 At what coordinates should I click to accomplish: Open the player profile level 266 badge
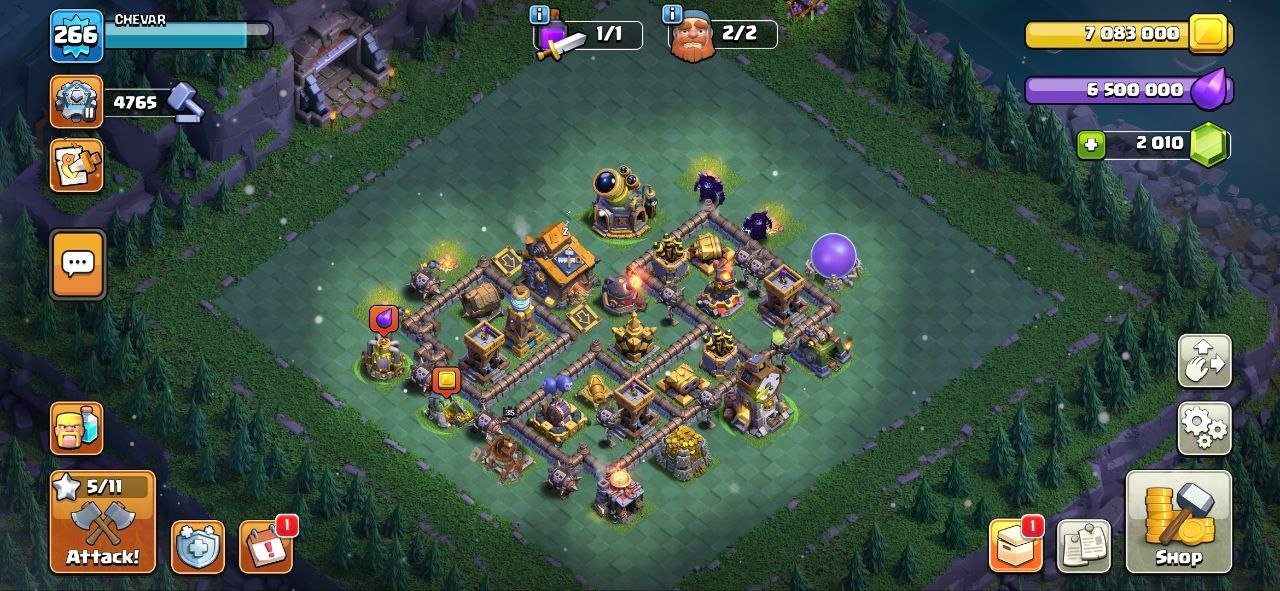click(76, 36)
